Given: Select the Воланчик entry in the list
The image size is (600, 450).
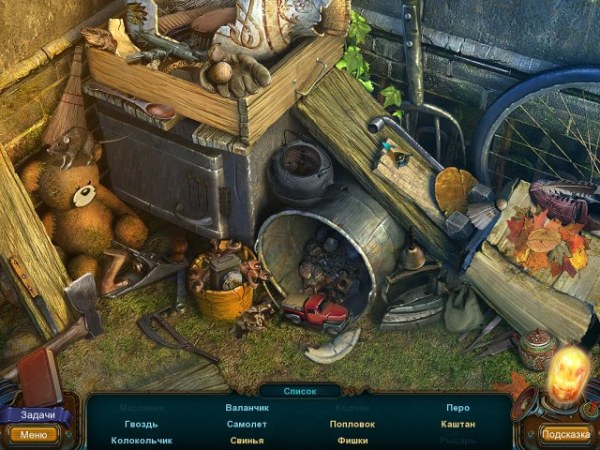Looking at the screenshot, I should (x=246, y=408).
